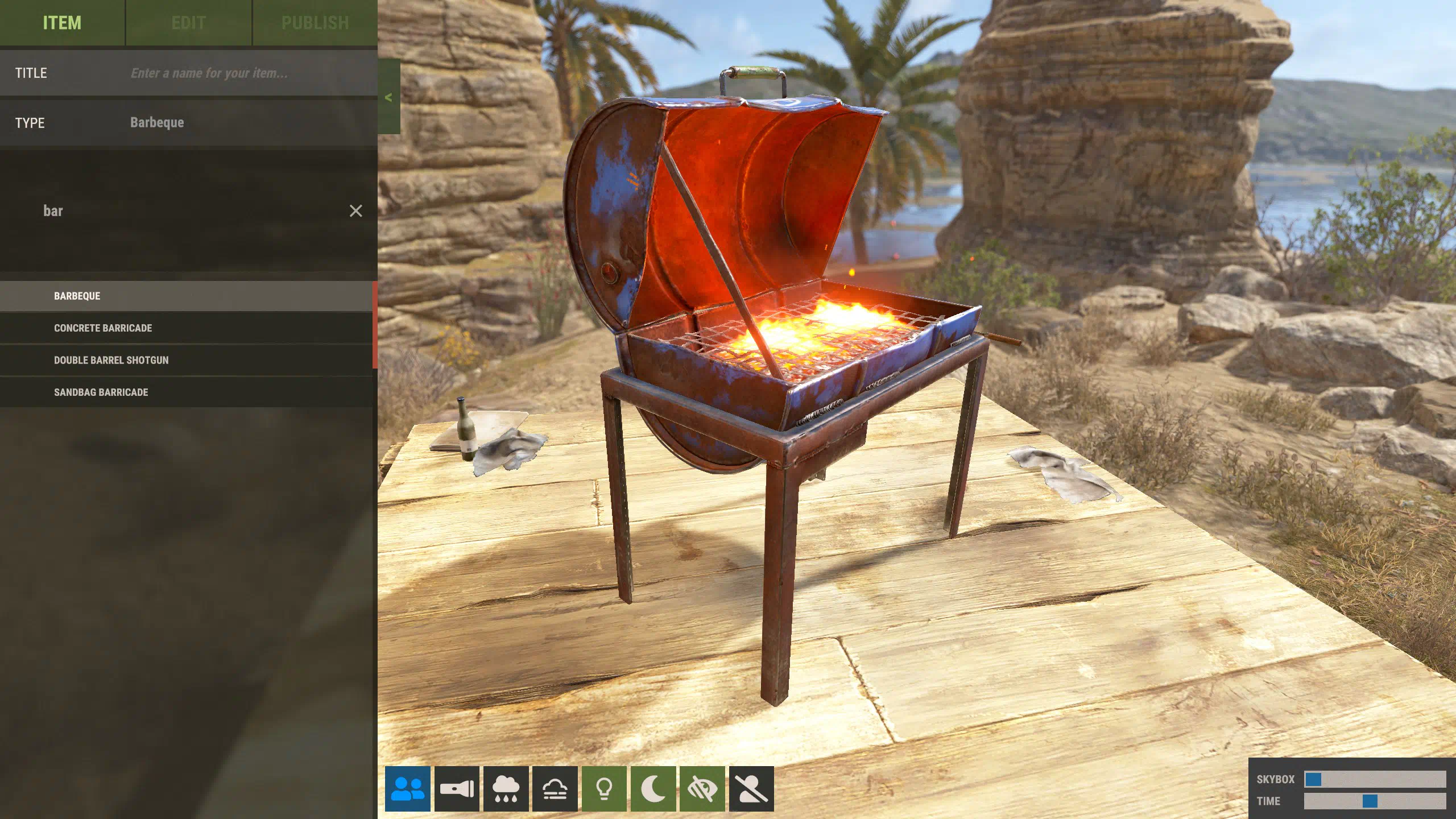Toggle the light bulb button
The image size is (1456, 819).
[604, 789]
